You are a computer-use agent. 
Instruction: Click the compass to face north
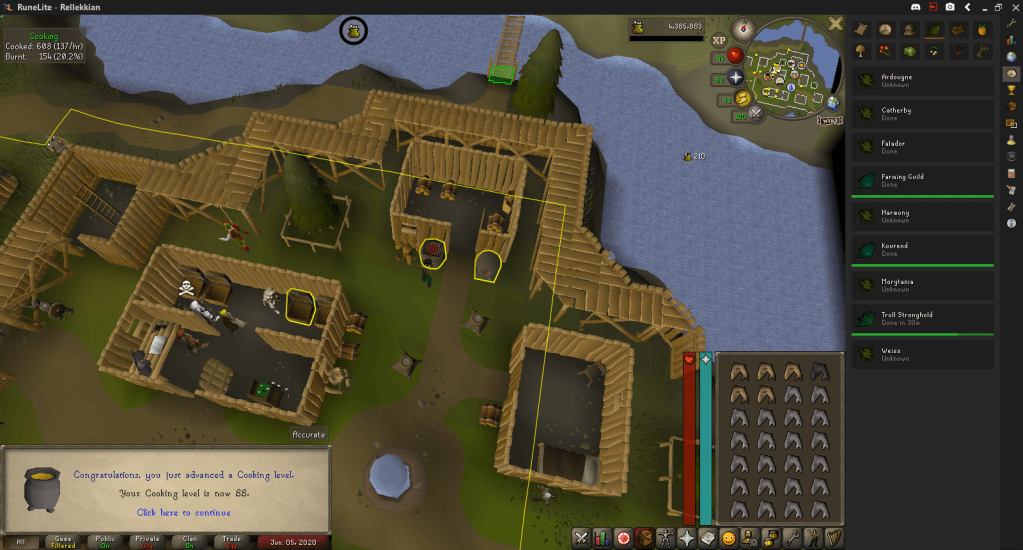tap(742, 28)
